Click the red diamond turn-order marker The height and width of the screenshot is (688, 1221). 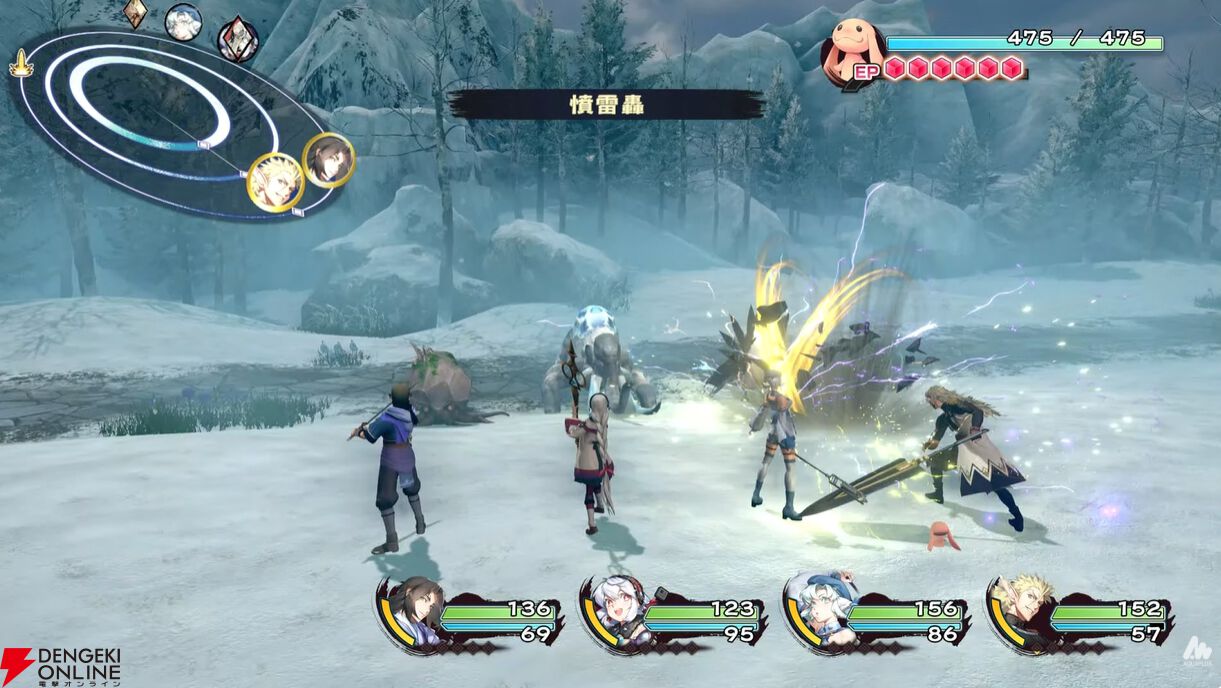[238, 39]
